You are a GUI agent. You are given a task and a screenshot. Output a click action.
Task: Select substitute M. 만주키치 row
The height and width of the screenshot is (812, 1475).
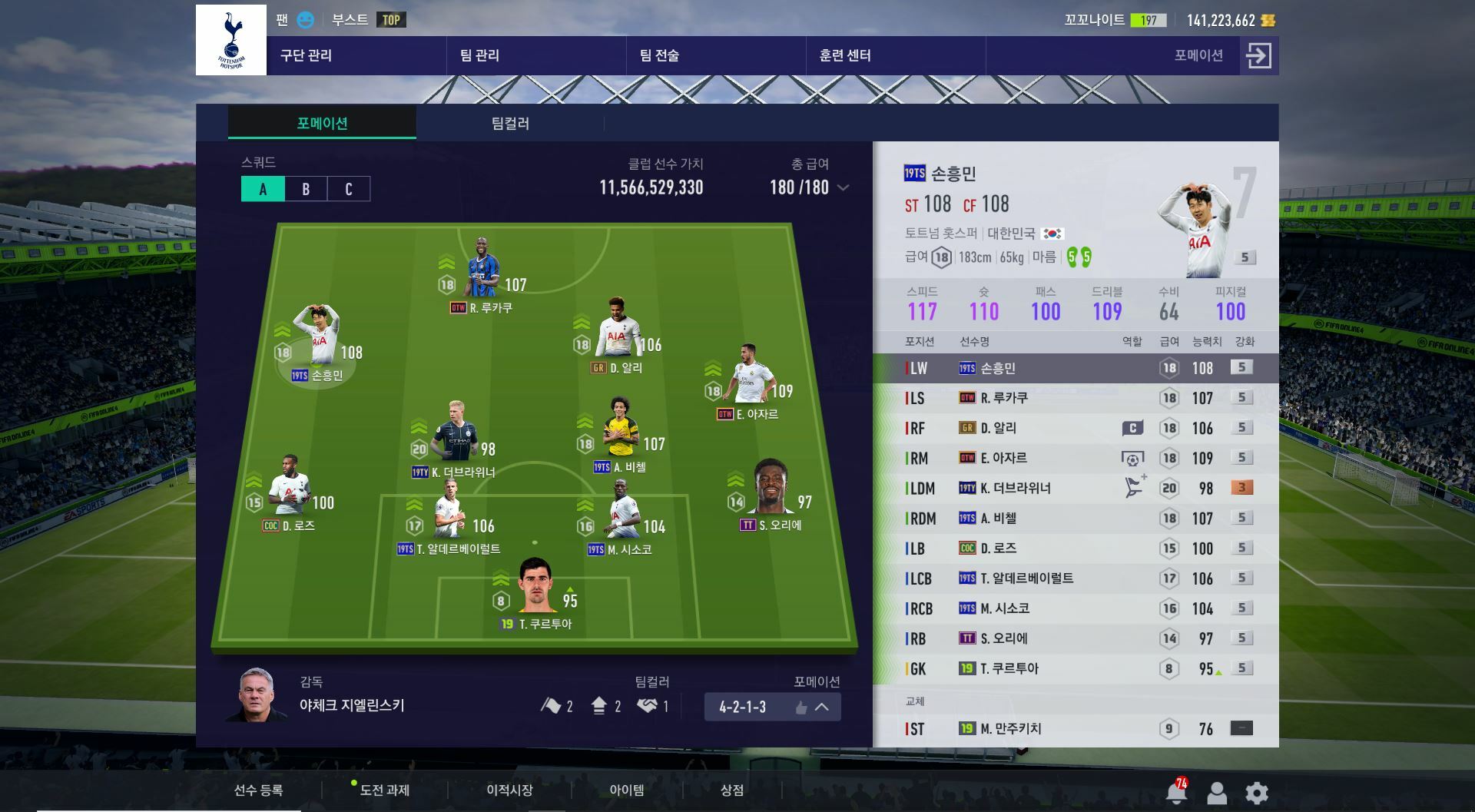click(1076, 728)
